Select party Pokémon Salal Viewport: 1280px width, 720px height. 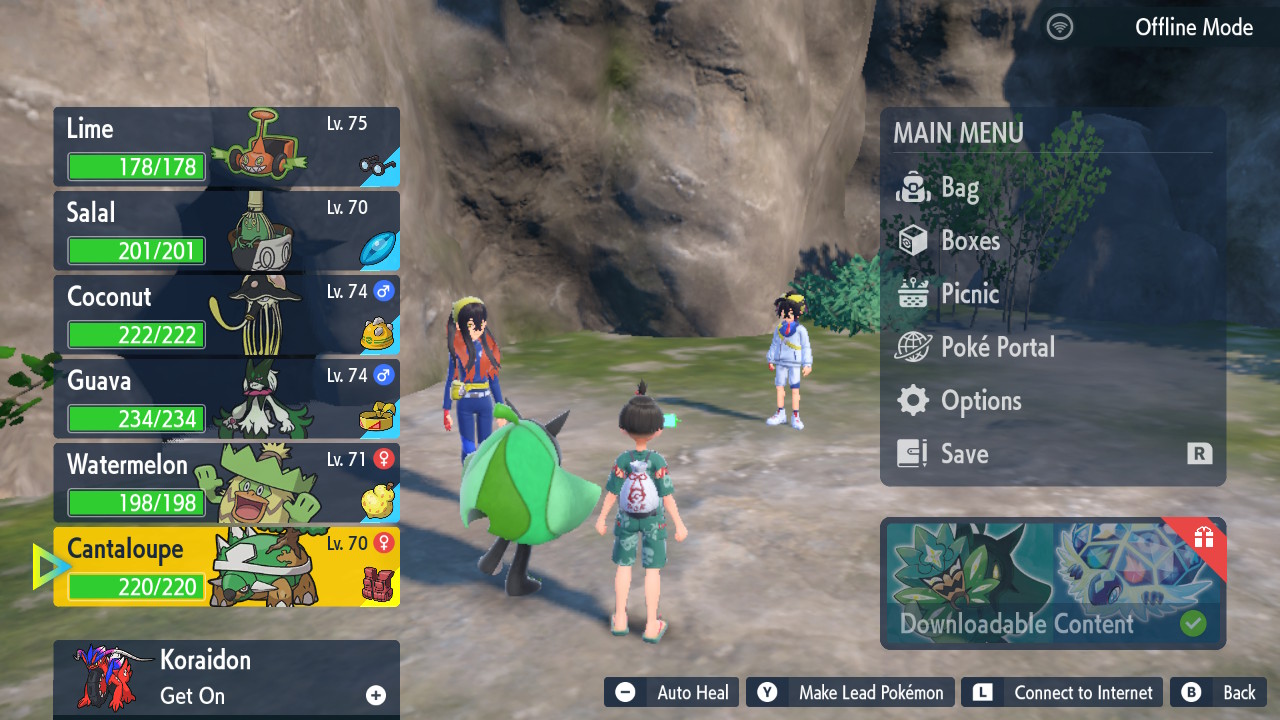coord(227,231)
